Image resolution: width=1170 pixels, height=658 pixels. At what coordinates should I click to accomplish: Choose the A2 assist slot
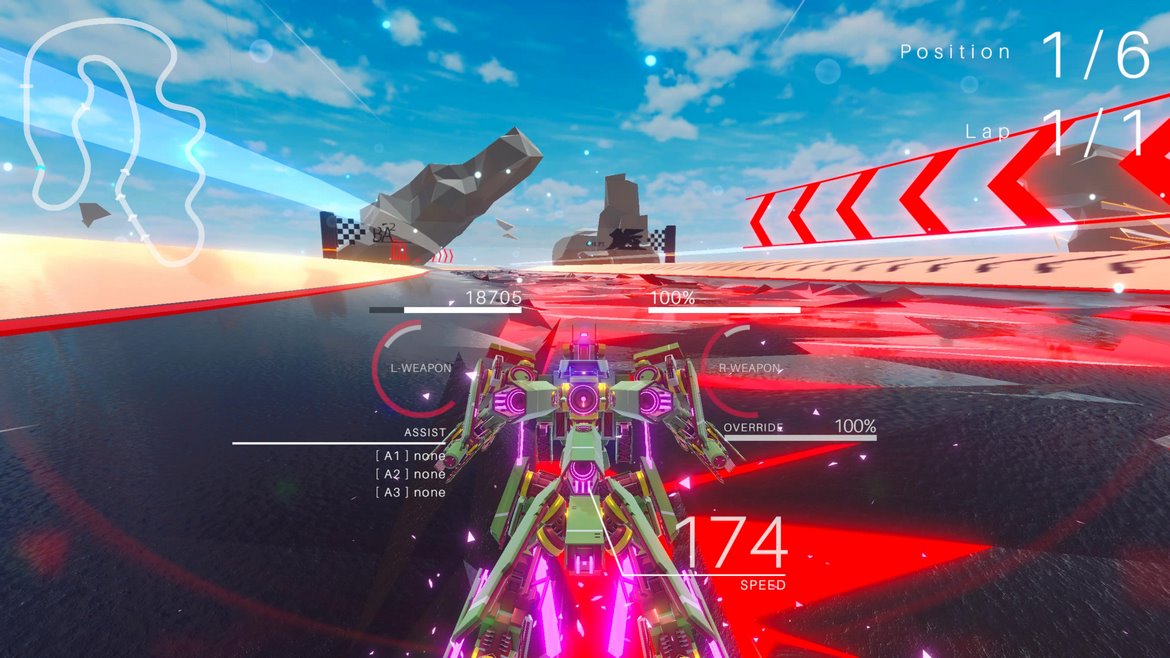point(410,474)
